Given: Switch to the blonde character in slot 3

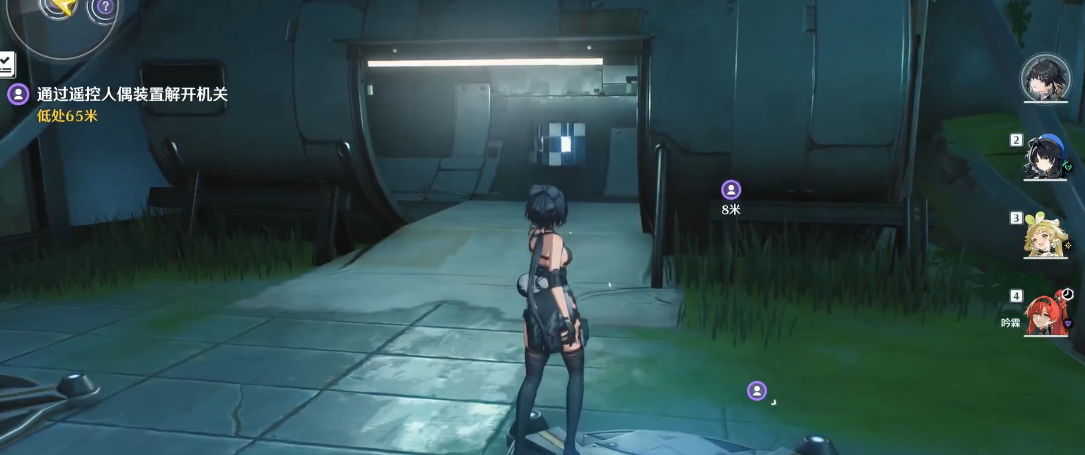Looking at the screenshot, I should (x=1046, y=235).
